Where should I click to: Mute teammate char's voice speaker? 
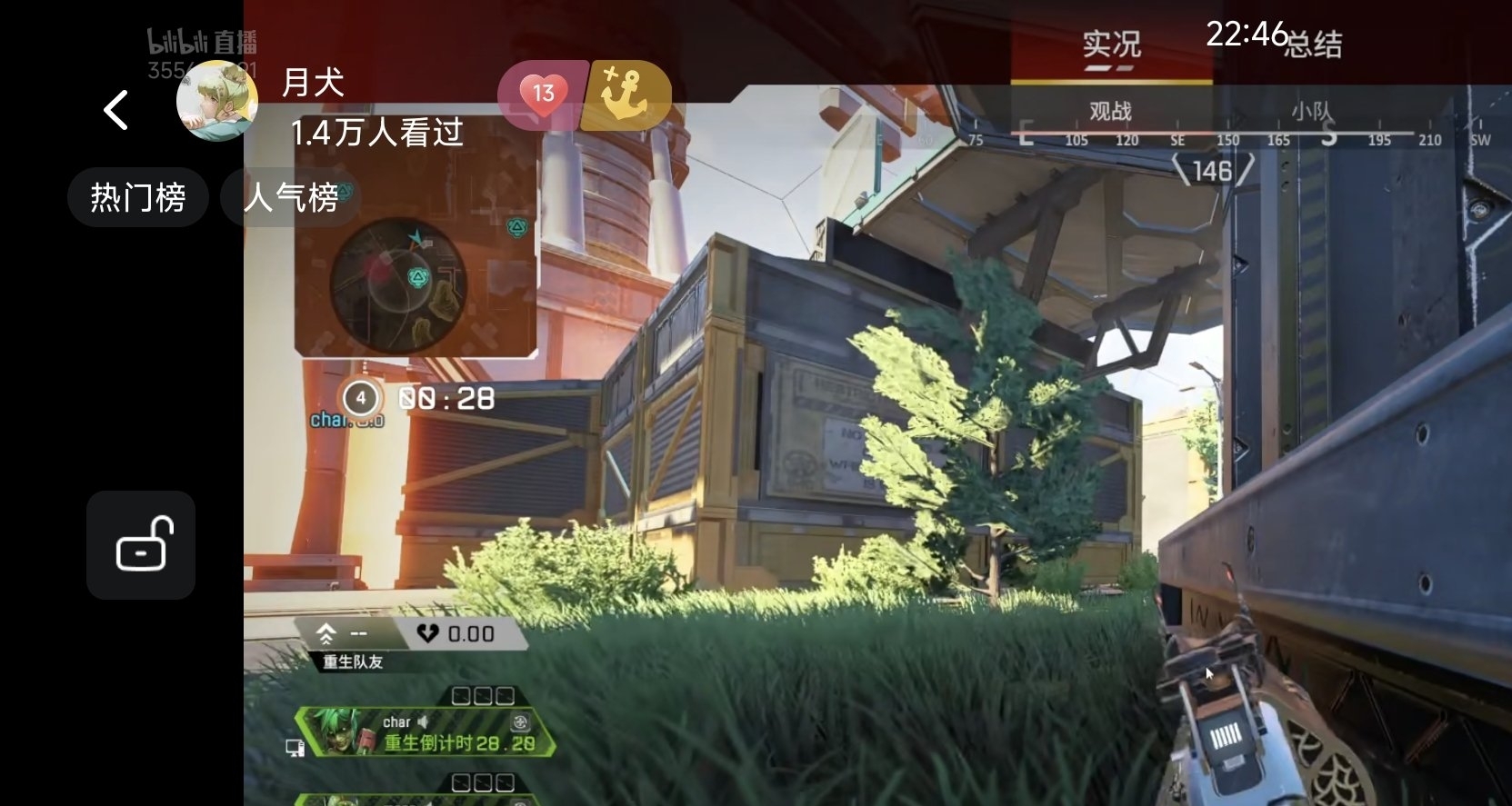coord(424,721)
